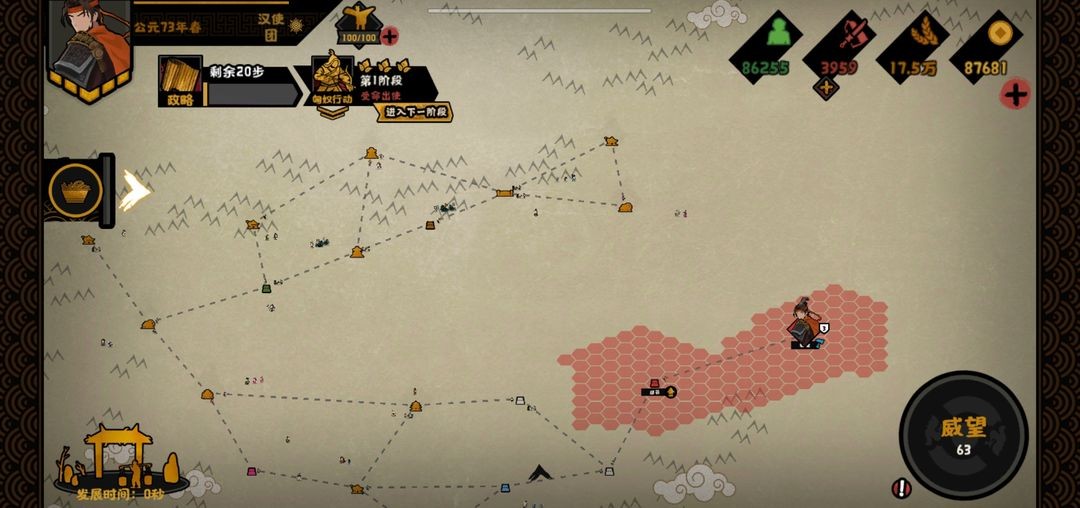Buy more currency with the red plus
Screen dimensions: 1080x508
pyautogui.click(x=1015, y=94)
